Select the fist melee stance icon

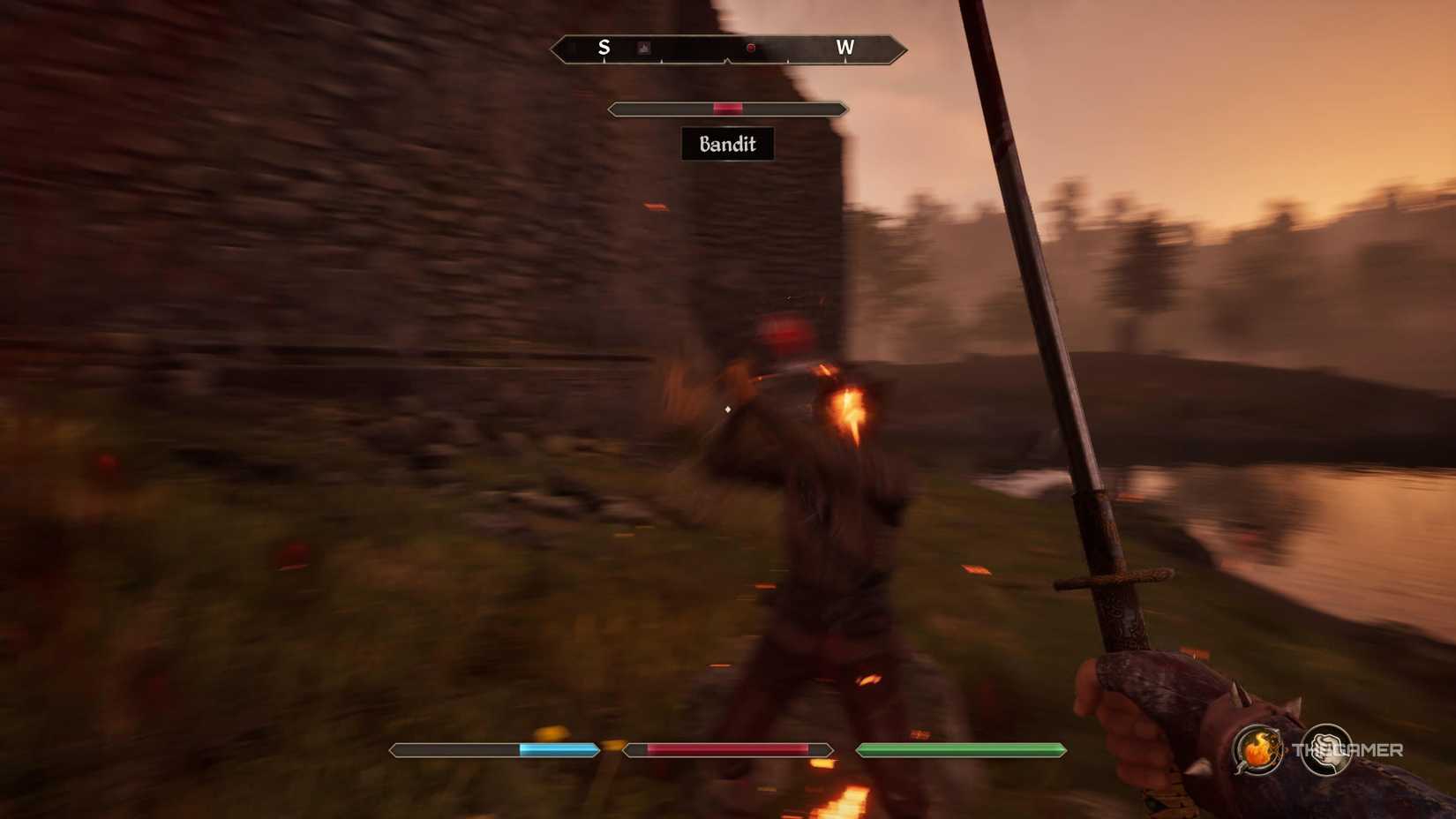click(1326, 749)
